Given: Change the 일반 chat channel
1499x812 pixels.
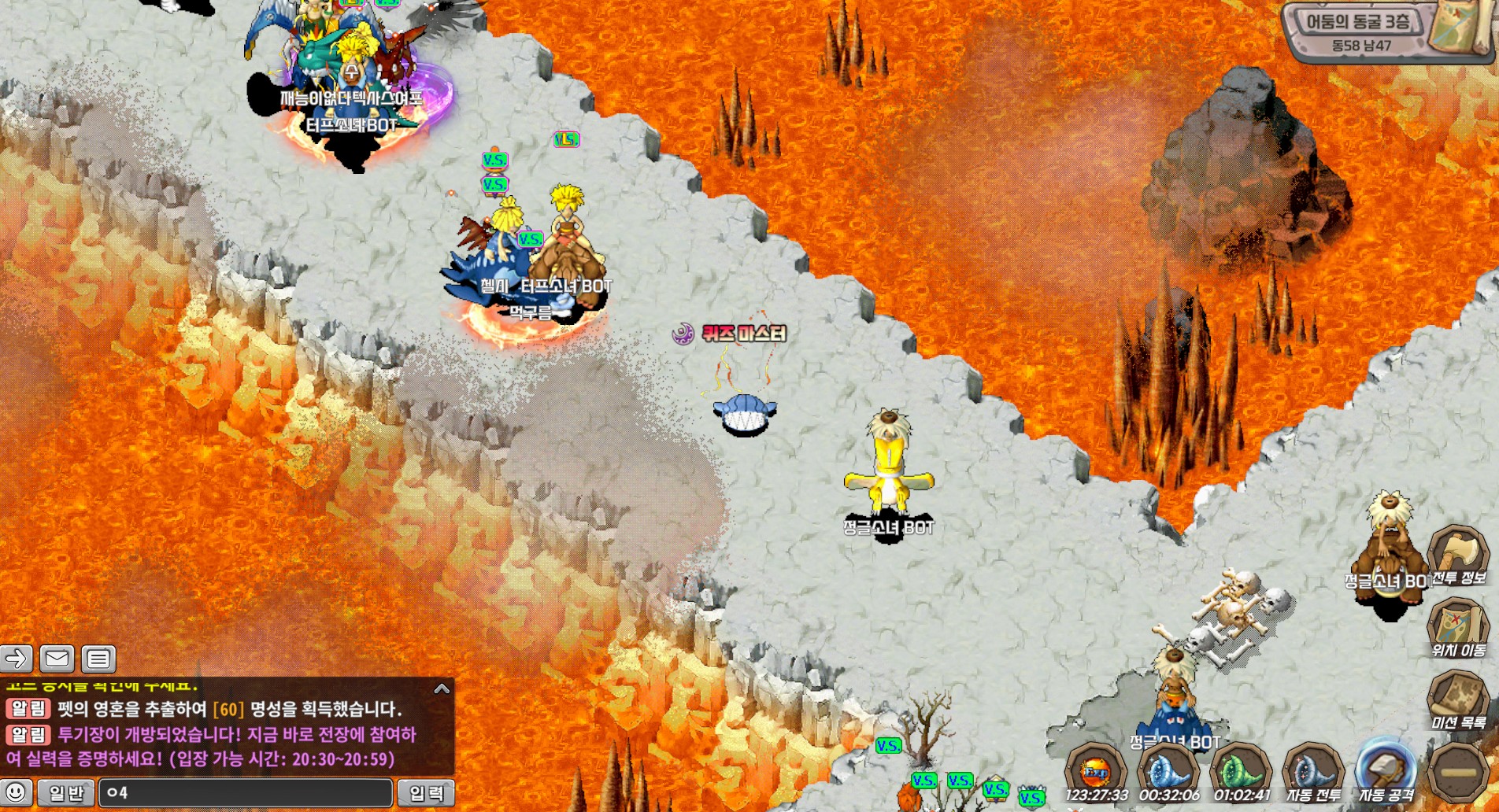Looking at the screenshot, I should click(x=66, y=792).
